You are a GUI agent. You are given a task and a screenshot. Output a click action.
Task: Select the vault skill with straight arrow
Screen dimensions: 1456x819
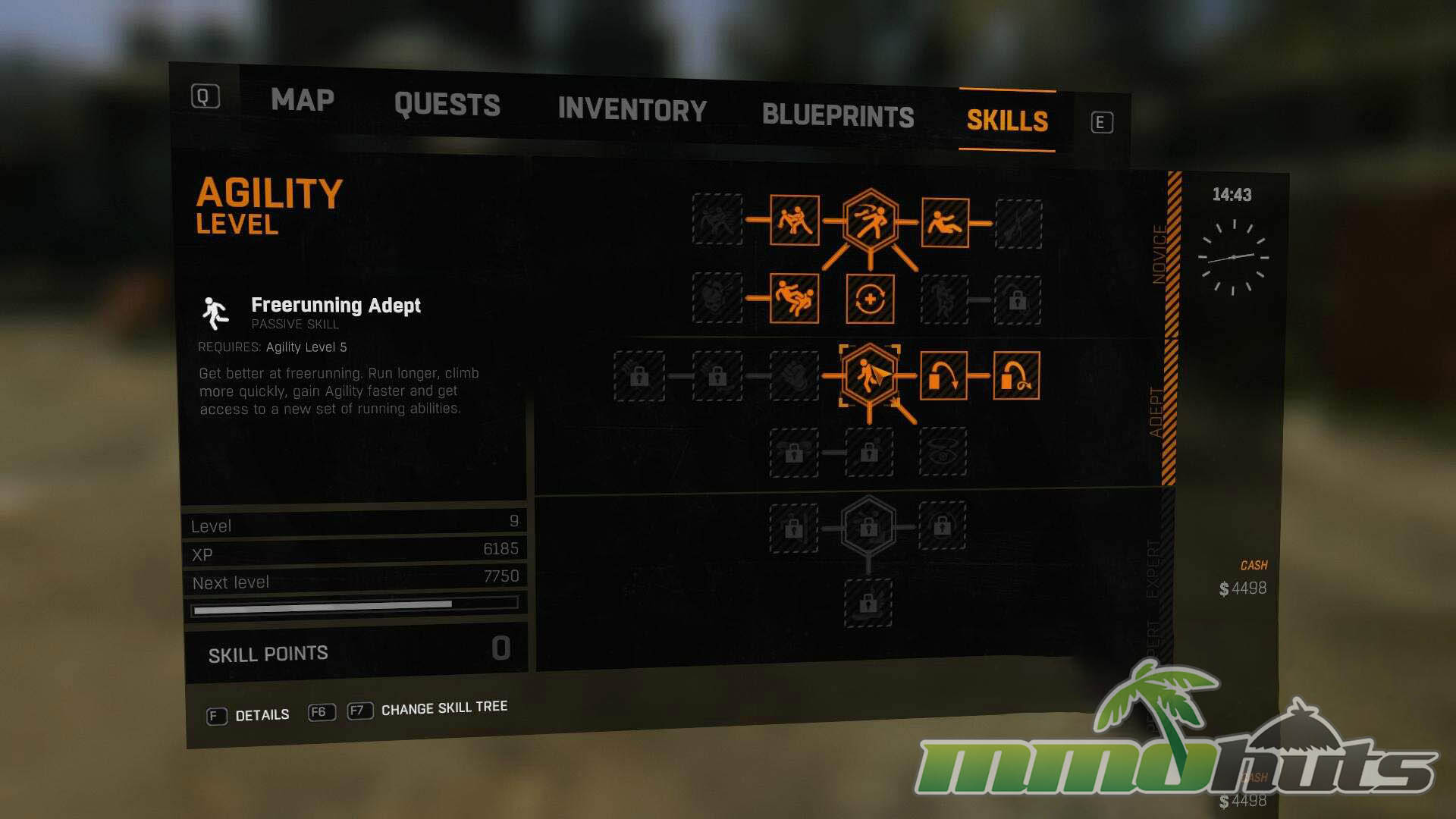pyautogui.click(x=943, y=375)
